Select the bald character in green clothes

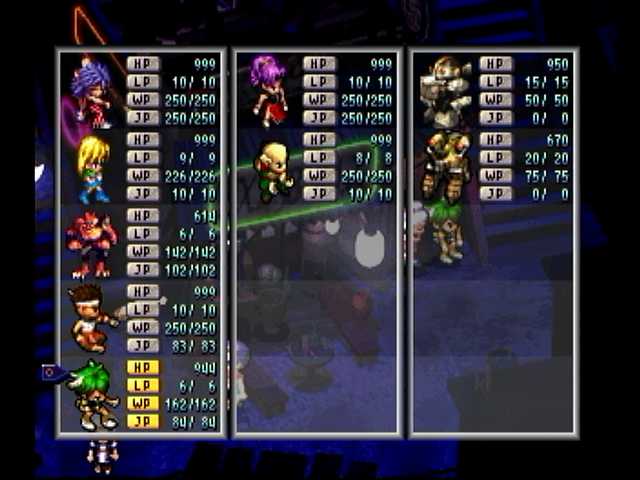(272, 168)
